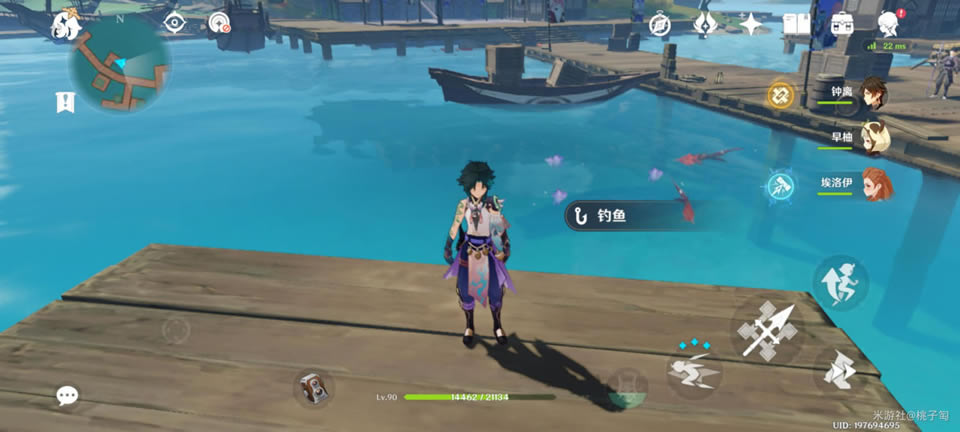Open the Paimon main menu
This screenshot has width=960, height=432.
(x=67, y=24)
